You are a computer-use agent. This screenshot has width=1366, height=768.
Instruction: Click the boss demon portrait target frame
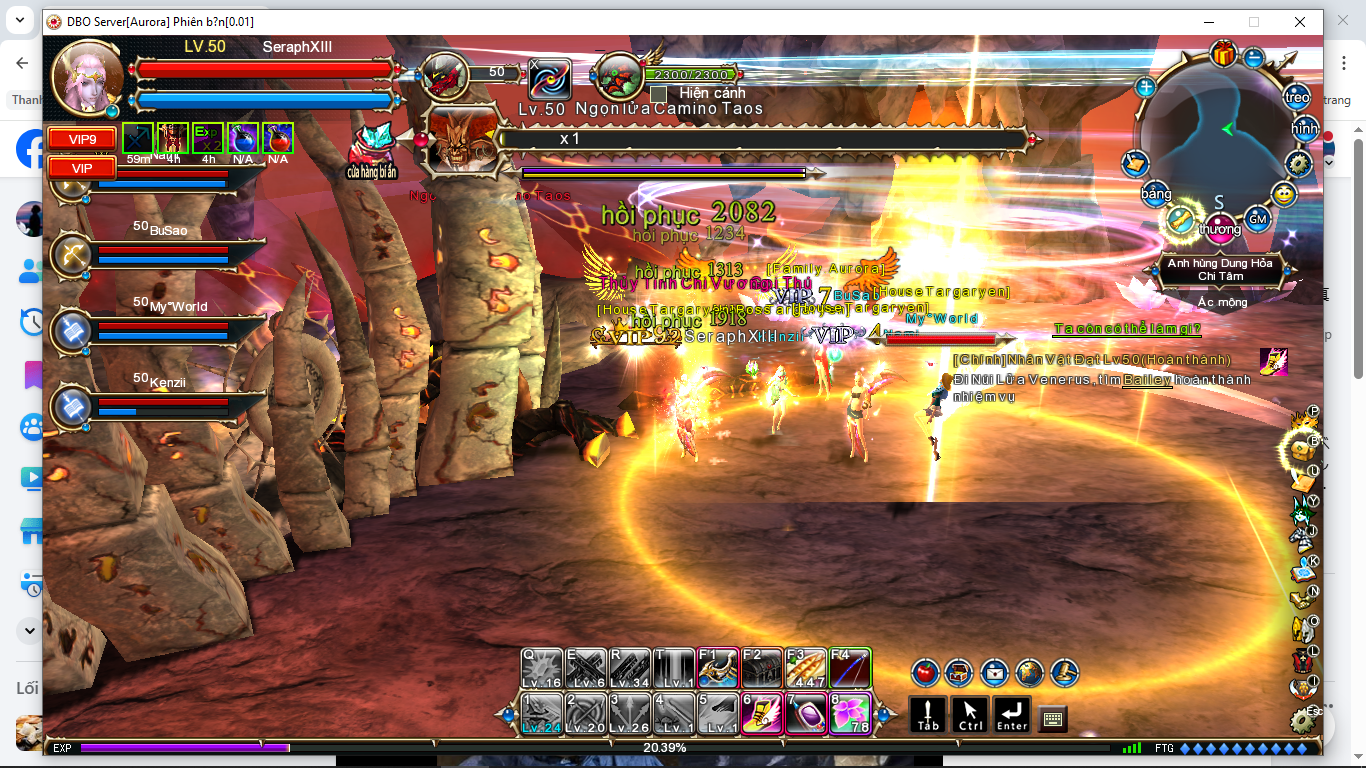[462, 140]
